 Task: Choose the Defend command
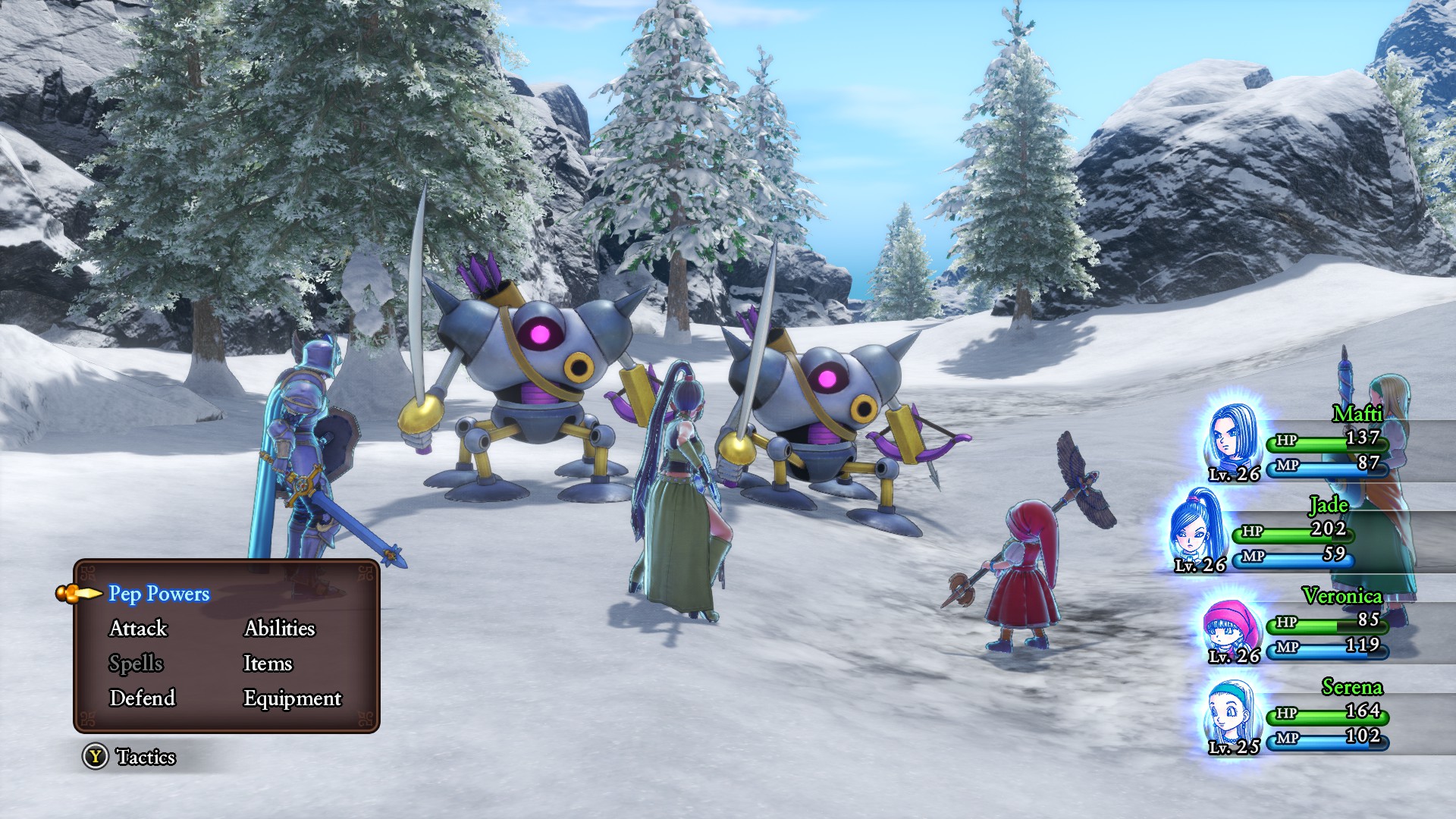pyautogui.click(x=142, y=698)
